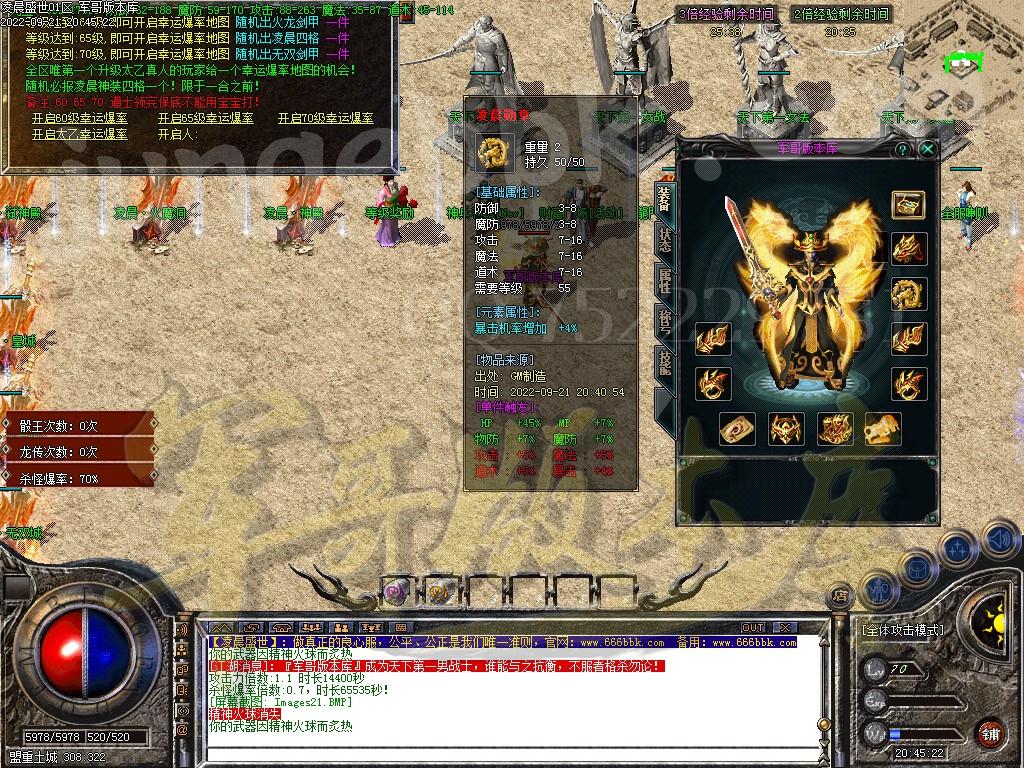
Task: Click the 开启60级幸运爆率 link
Action: click(x=80, y=118)
